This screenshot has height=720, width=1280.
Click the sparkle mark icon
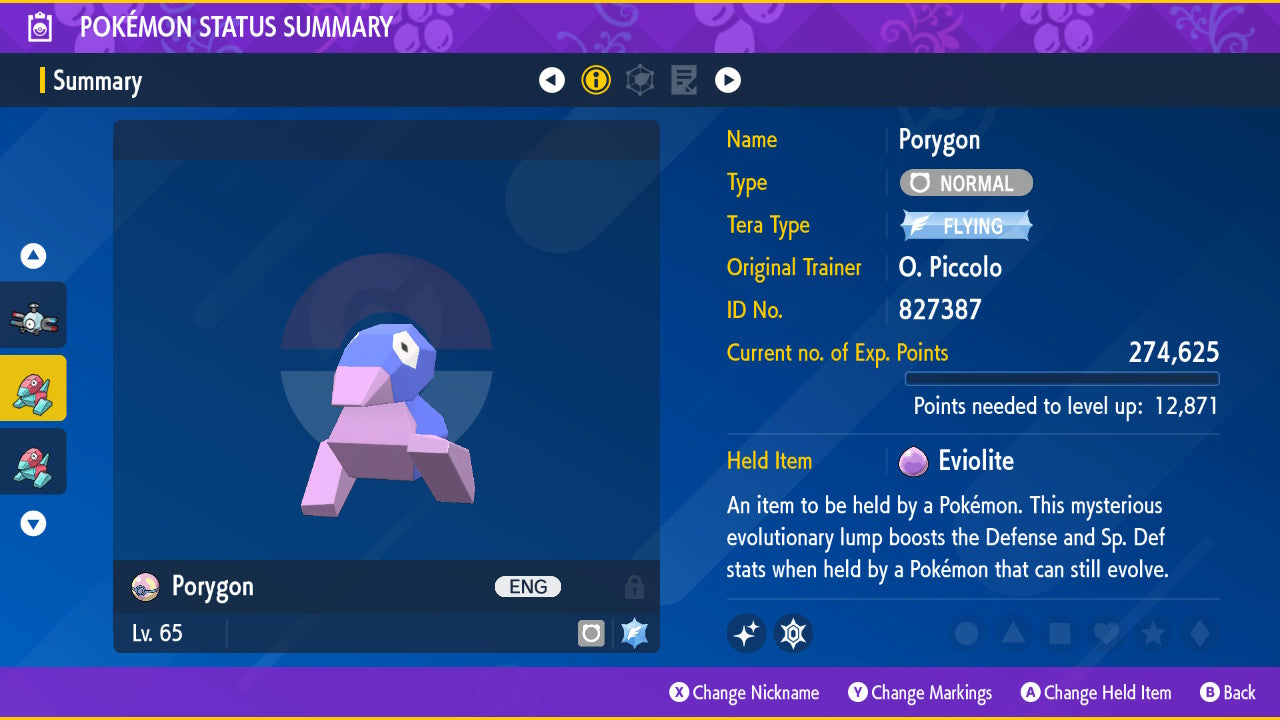[746, 633]
